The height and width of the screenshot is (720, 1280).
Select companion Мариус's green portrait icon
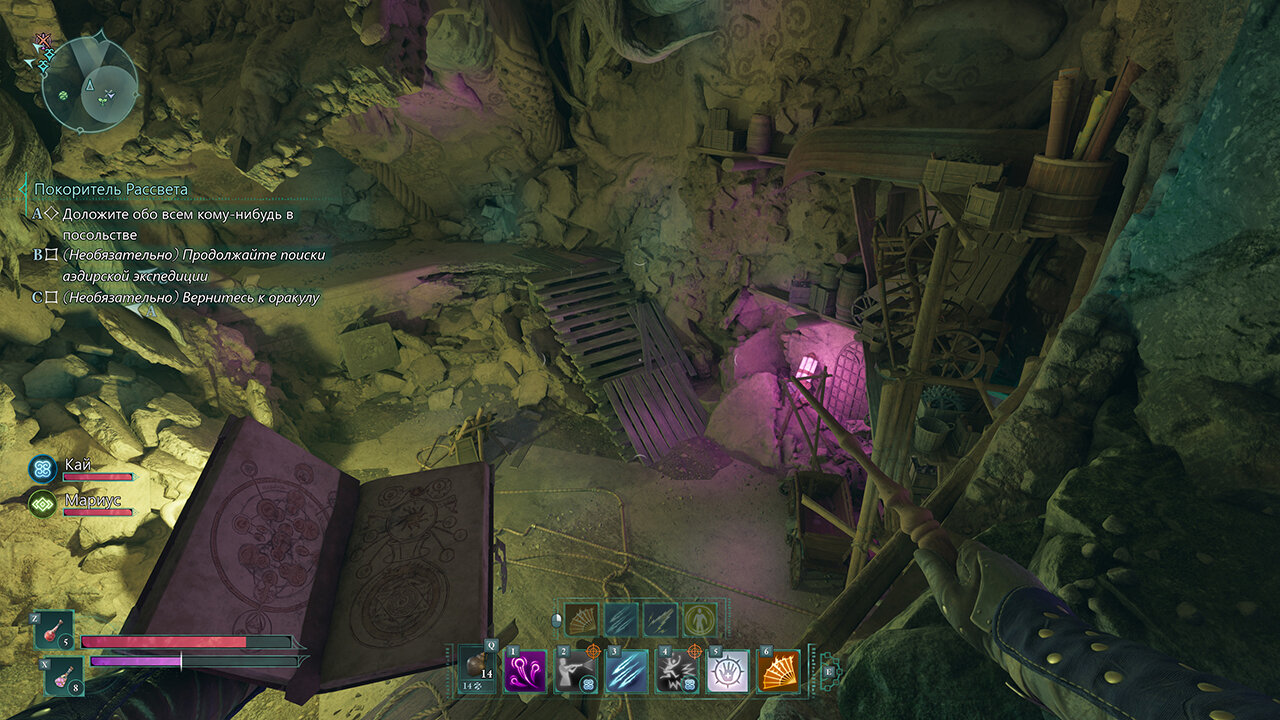[x=42, y=504]
